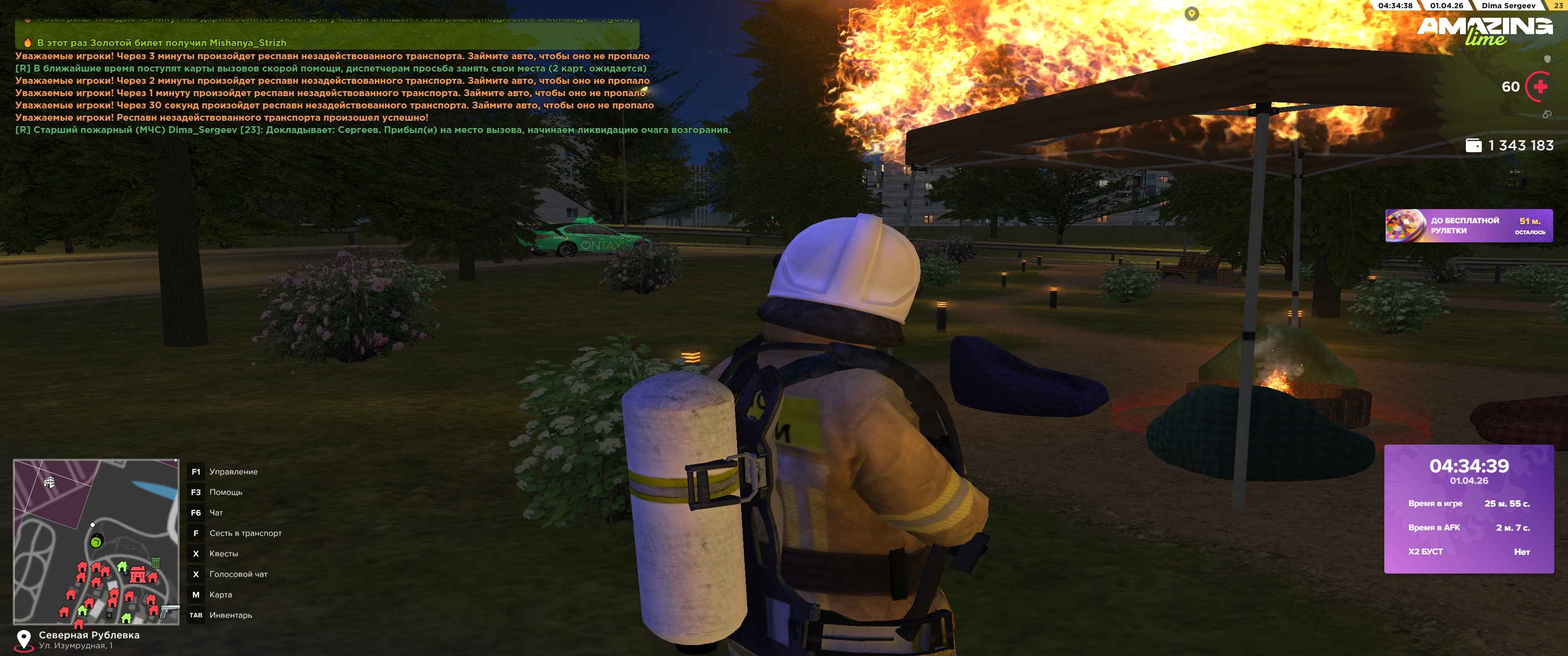Click the red health cross icon

tap(1541, 87)
